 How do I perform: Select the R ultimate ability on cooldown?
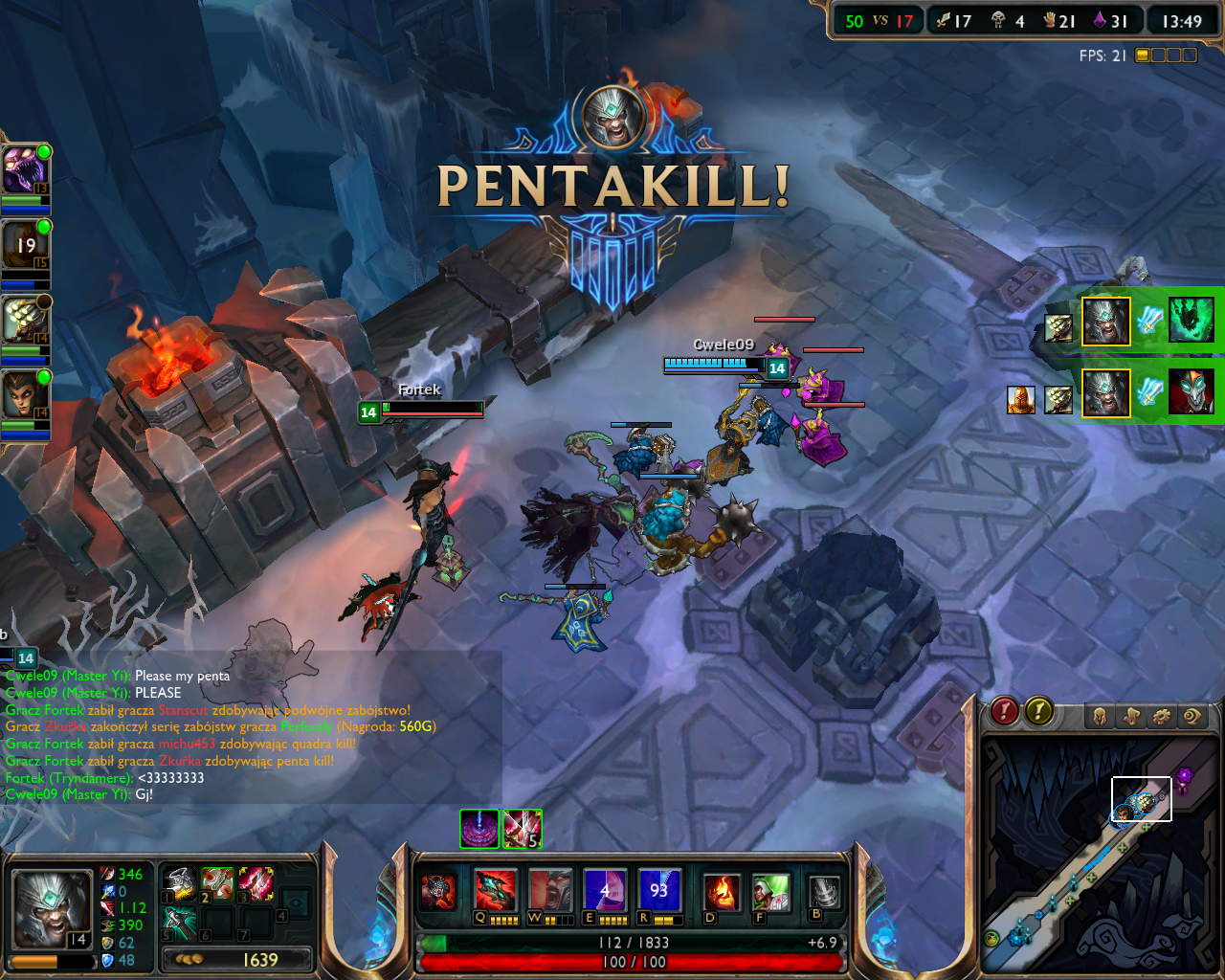(x=659, y=890)
